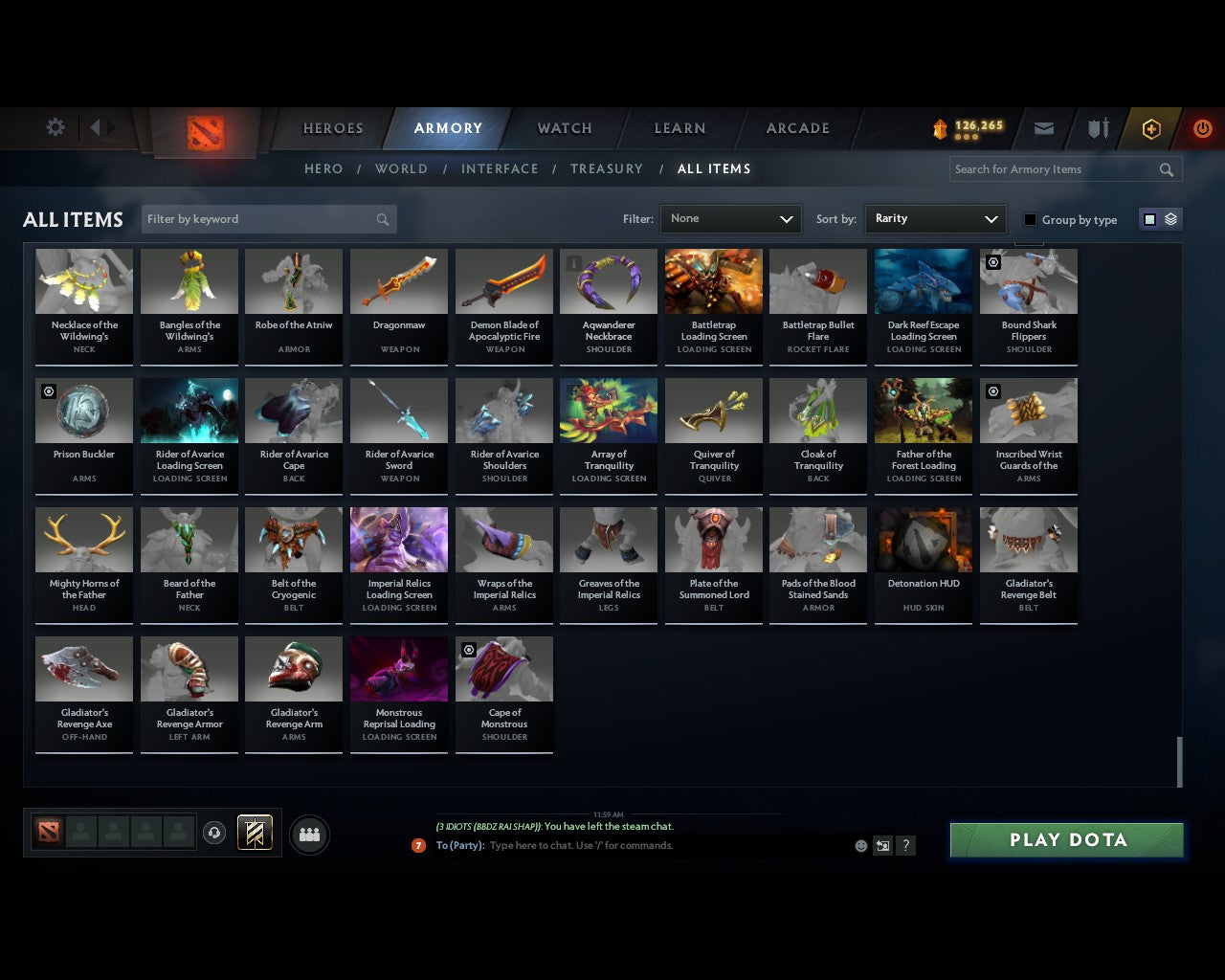Open the settings gear icon

(x=55, y=126)
